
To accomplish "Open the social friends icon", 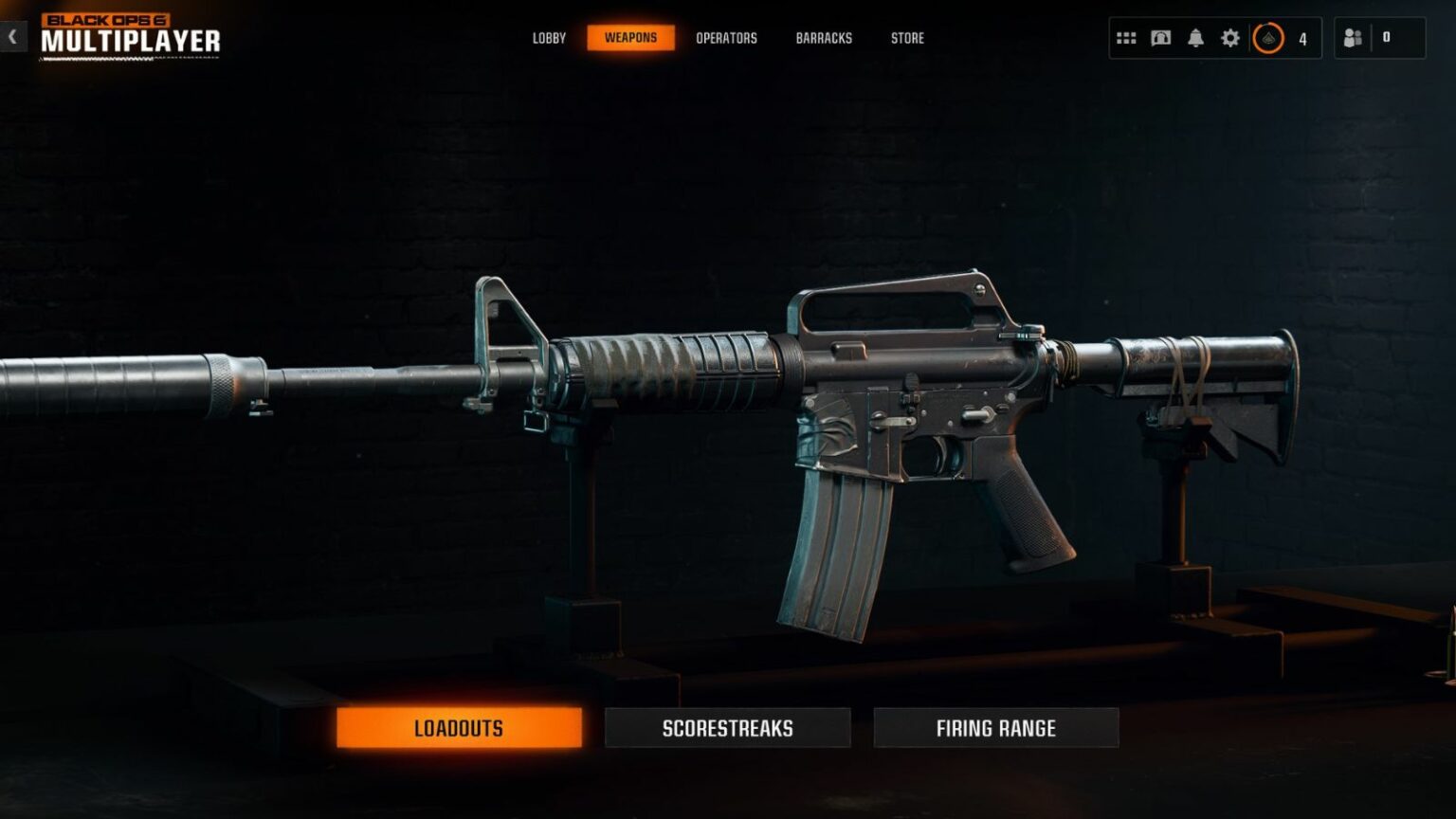I will coord(1353,38).
